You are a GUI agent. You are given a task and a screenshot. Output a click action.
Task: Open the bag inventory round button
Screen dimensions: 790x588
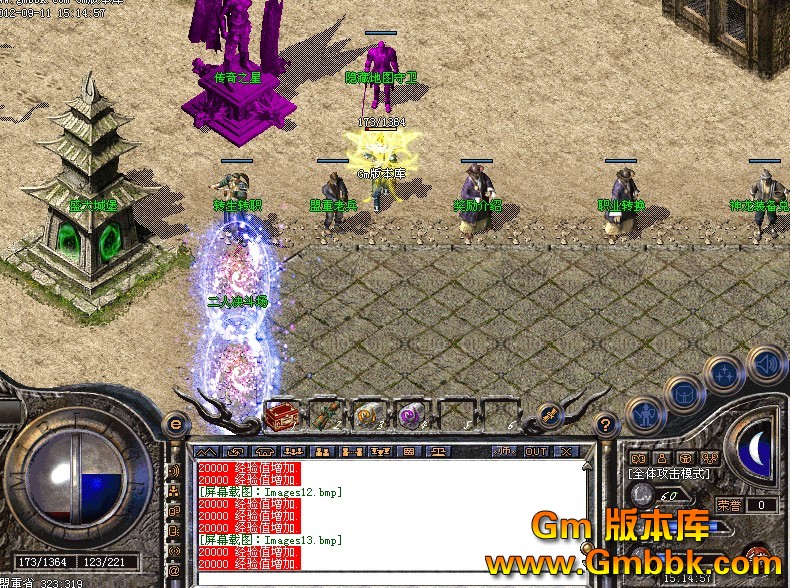[682, 394]
